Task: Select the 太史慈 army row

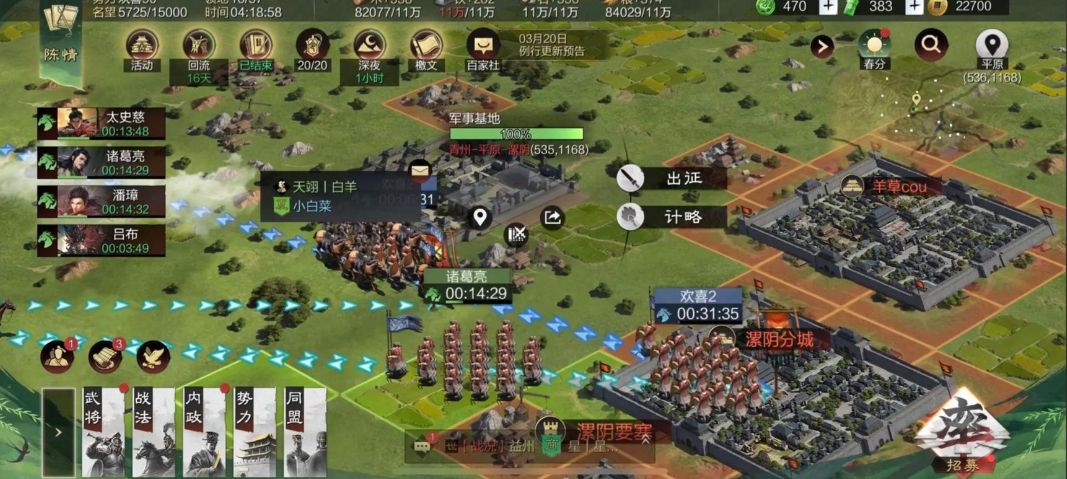Action: click(x=100, y=123)
